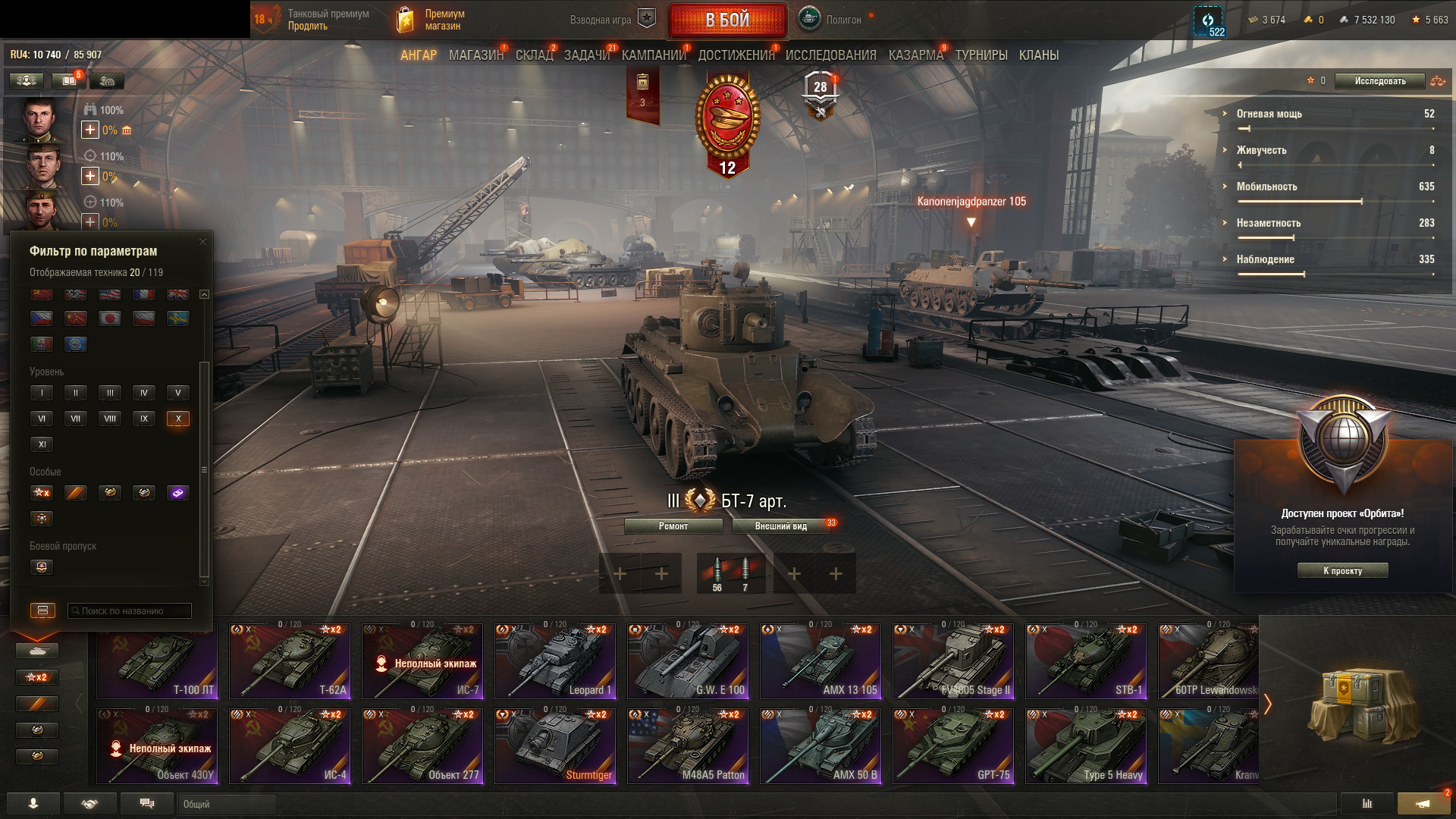Pick the Объект 277 tank
The image size is (1456, 819).
422,746
